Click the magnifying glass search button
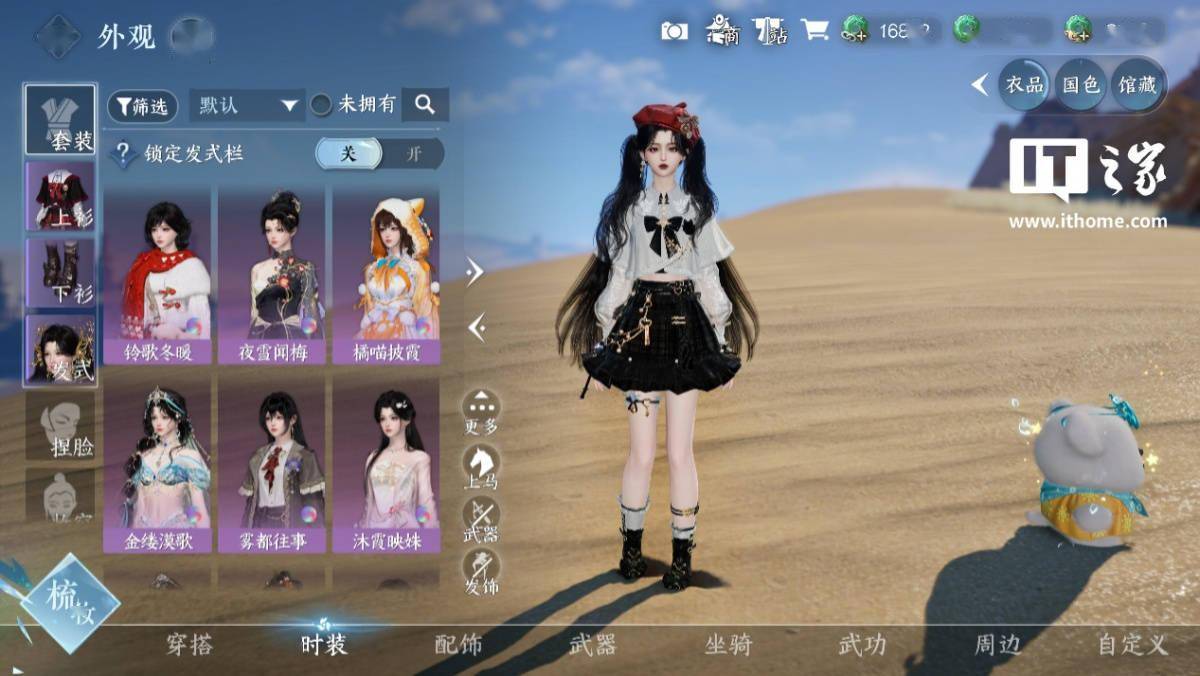This screenshot has height=676, width=1200. 425,104
